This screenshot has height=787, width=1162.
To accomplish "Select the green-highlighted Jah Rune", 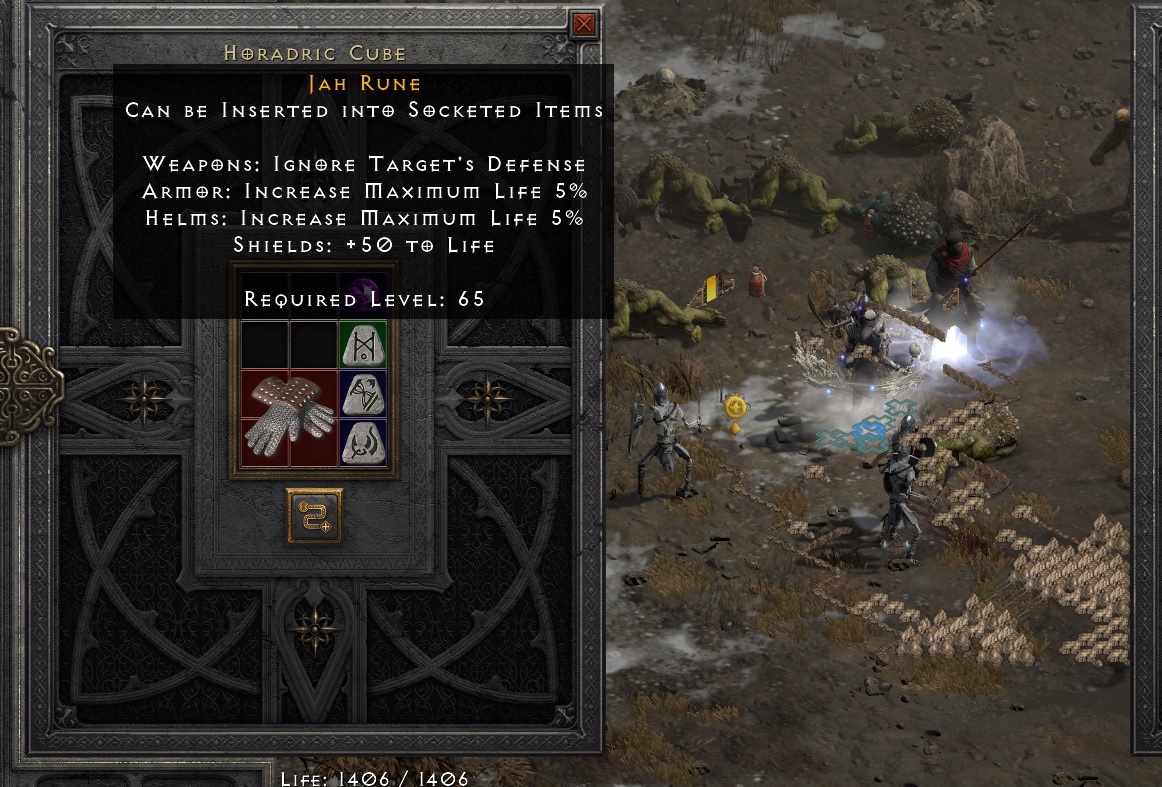I will pos(363,345).
